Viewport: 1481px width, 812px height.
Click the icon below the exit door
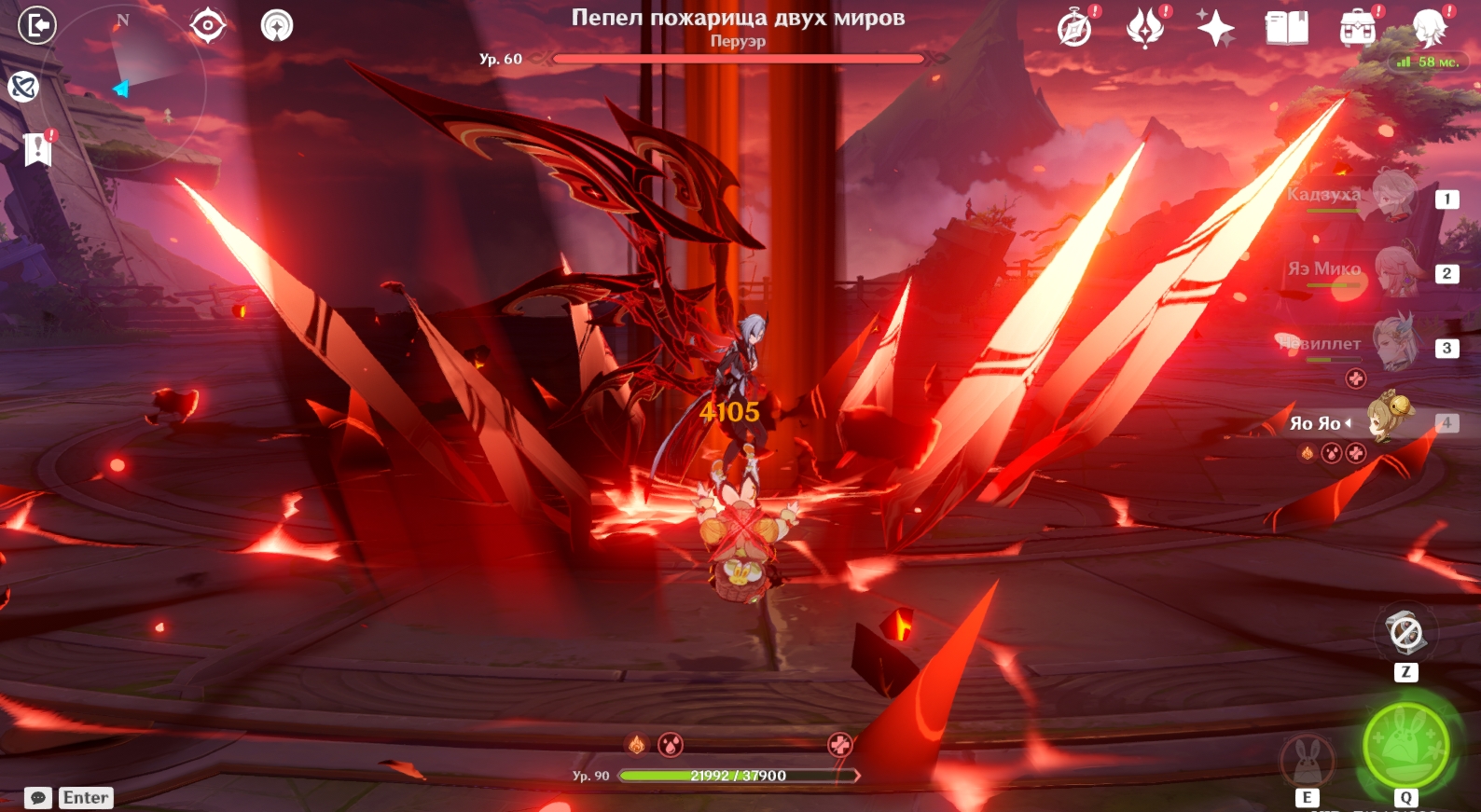click(x=23, y=87)
